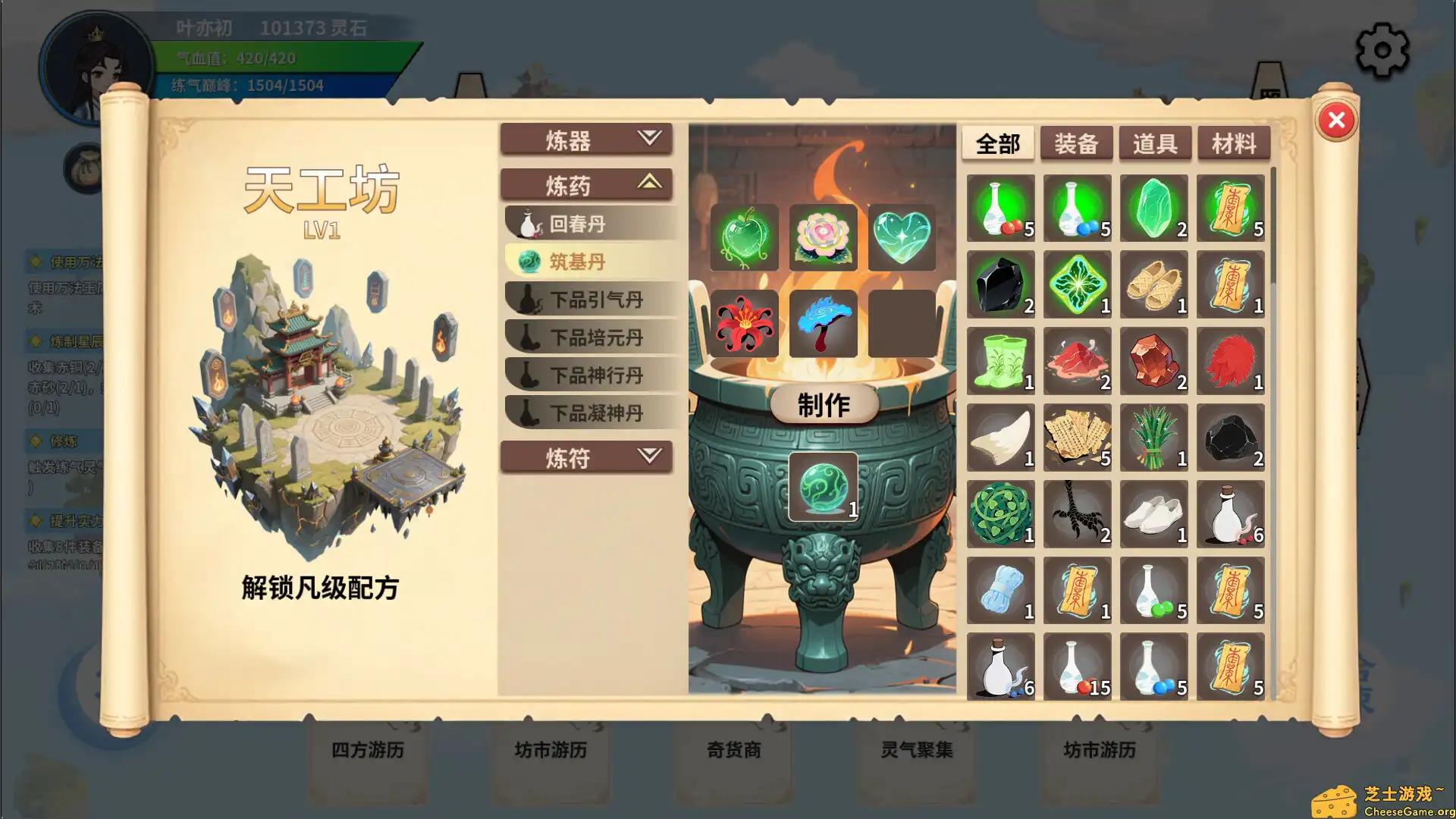
Task: Collapse the 炼药 category
Action: click(x=585, y=184)
